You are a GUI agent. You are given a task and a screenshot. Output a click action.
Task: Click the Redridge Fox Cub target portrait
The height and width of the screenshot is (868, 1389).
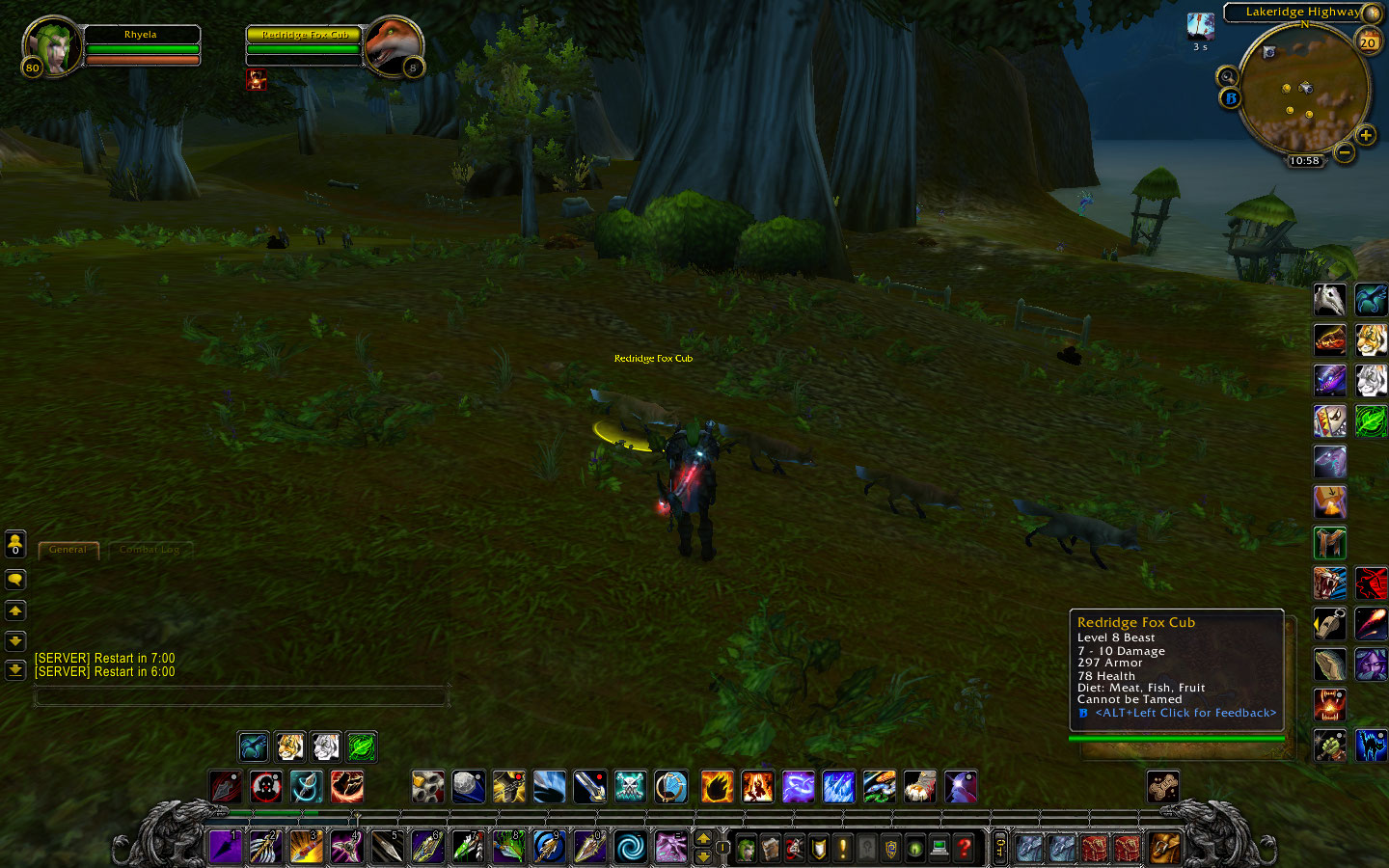[x=393, y=46]
